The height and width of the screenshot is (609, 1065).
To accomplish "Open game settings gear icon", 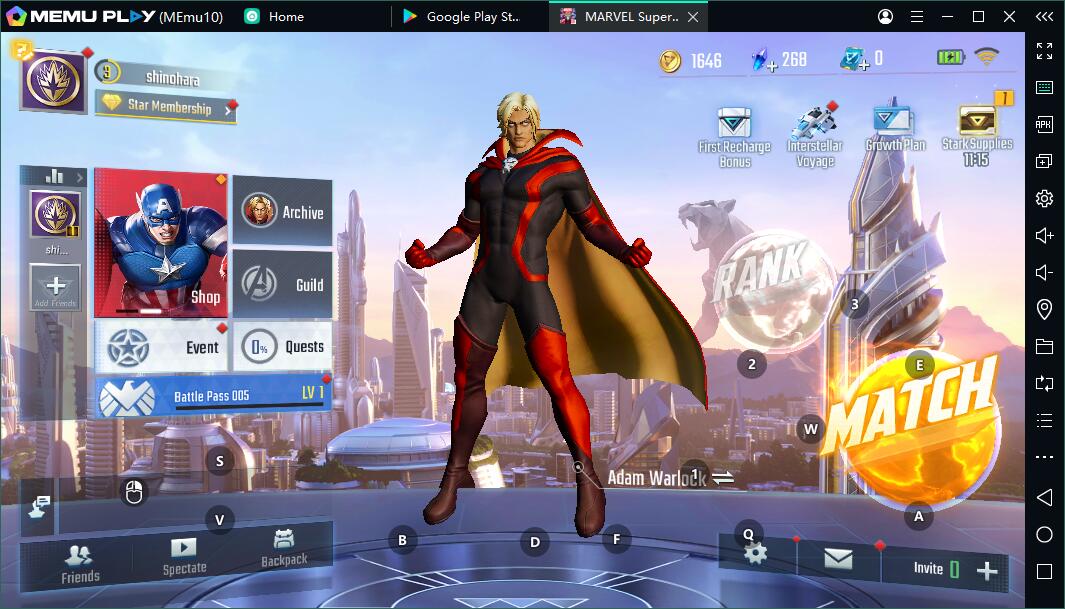I will pyautogui.click(x=756, y=553).
